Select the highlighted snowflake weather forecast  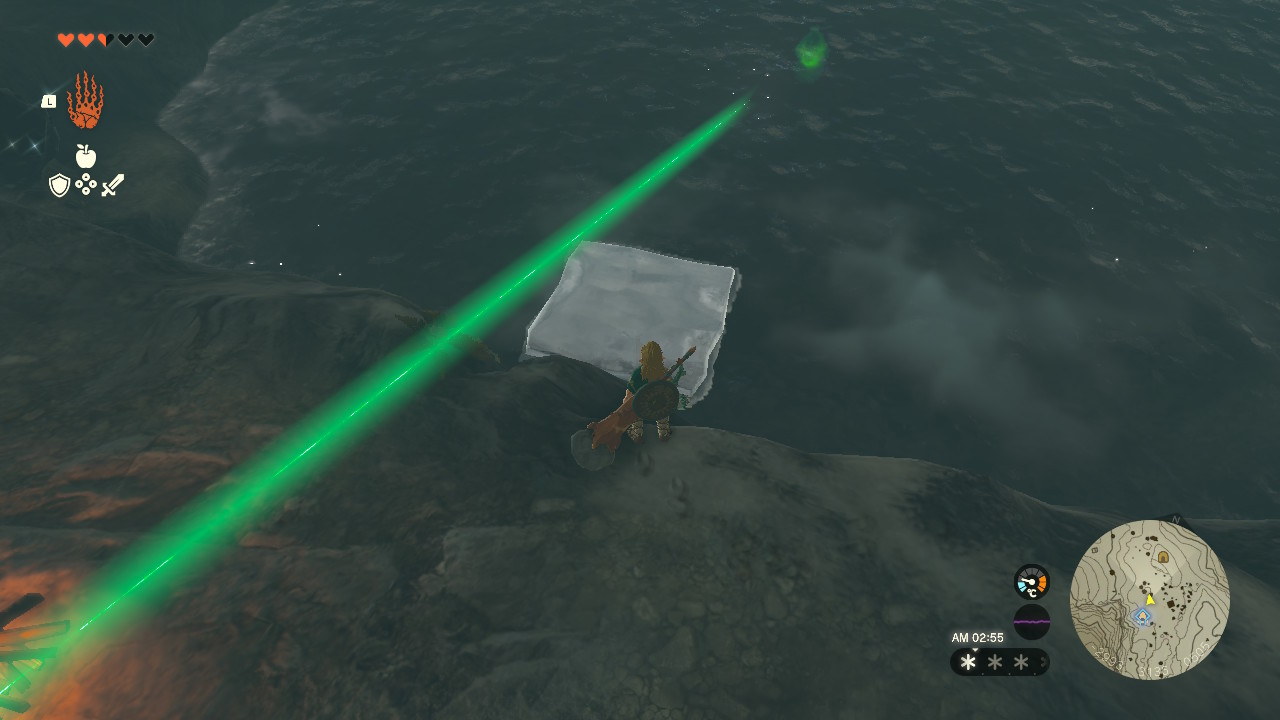(968, 662)
